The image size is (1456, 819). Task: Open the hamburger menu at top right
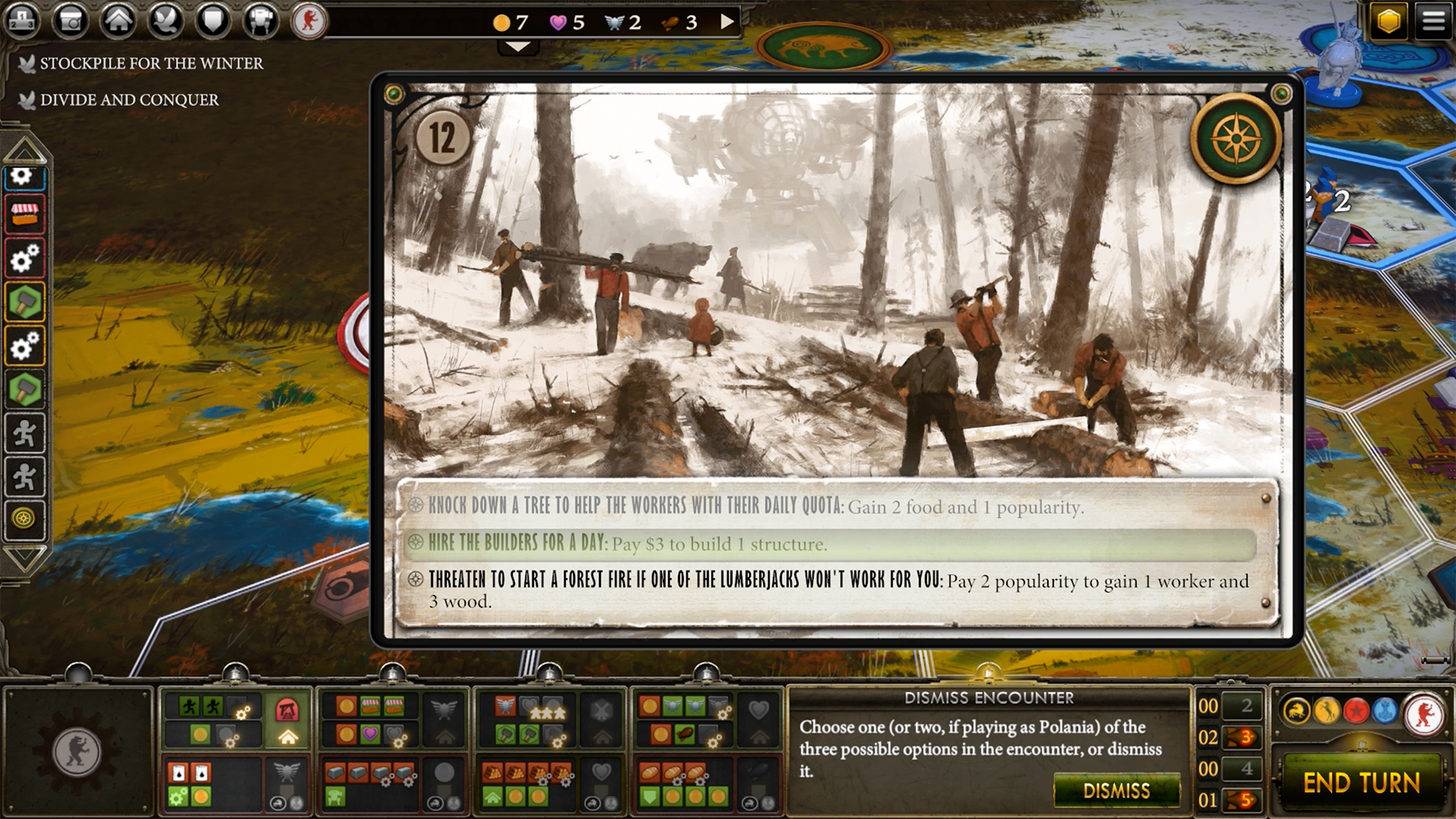(1432, 20)
